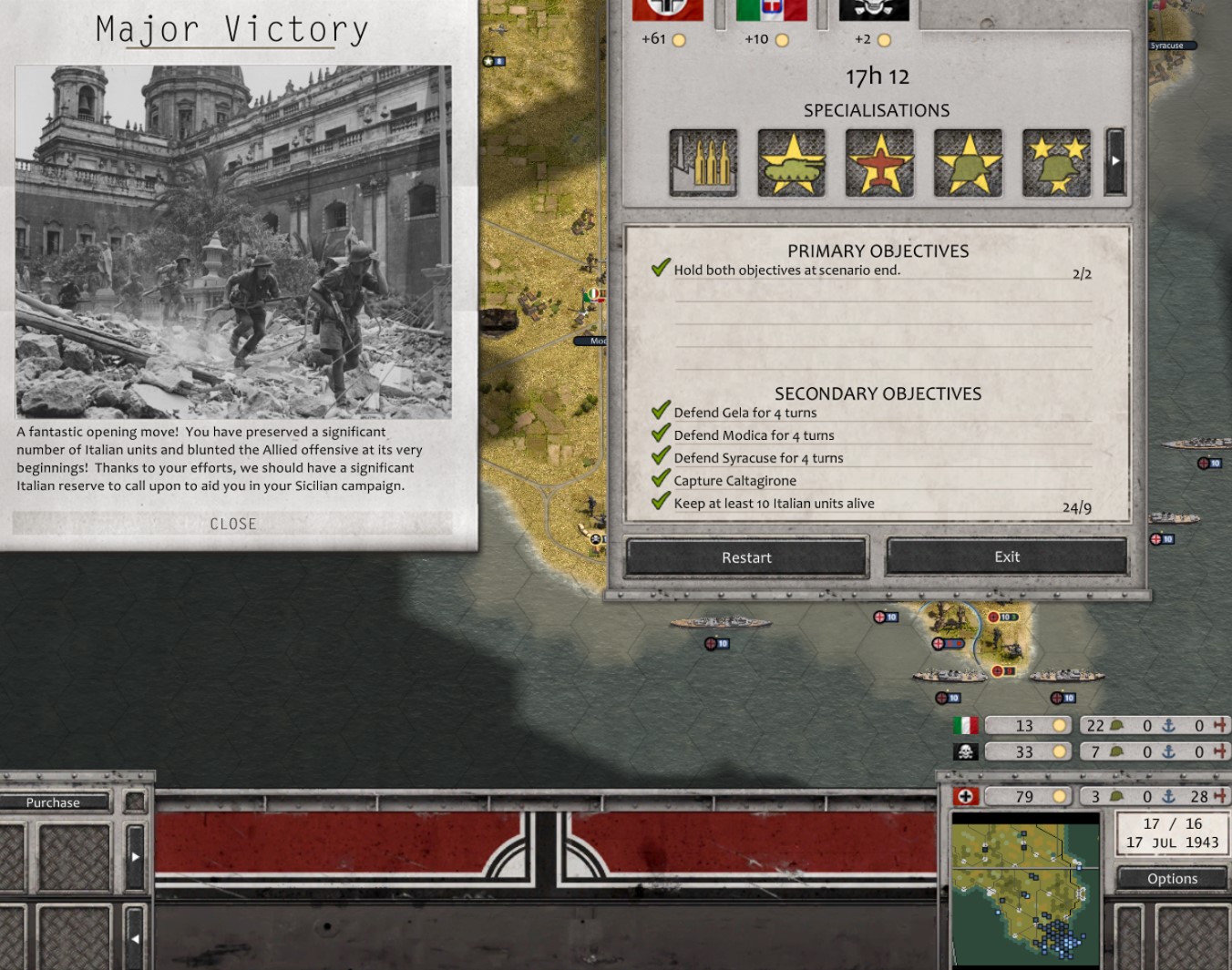Click the Sicily minimap
Image resolution: width=1232 pixels, height=970 pixels.
(x=1025, y=890)
